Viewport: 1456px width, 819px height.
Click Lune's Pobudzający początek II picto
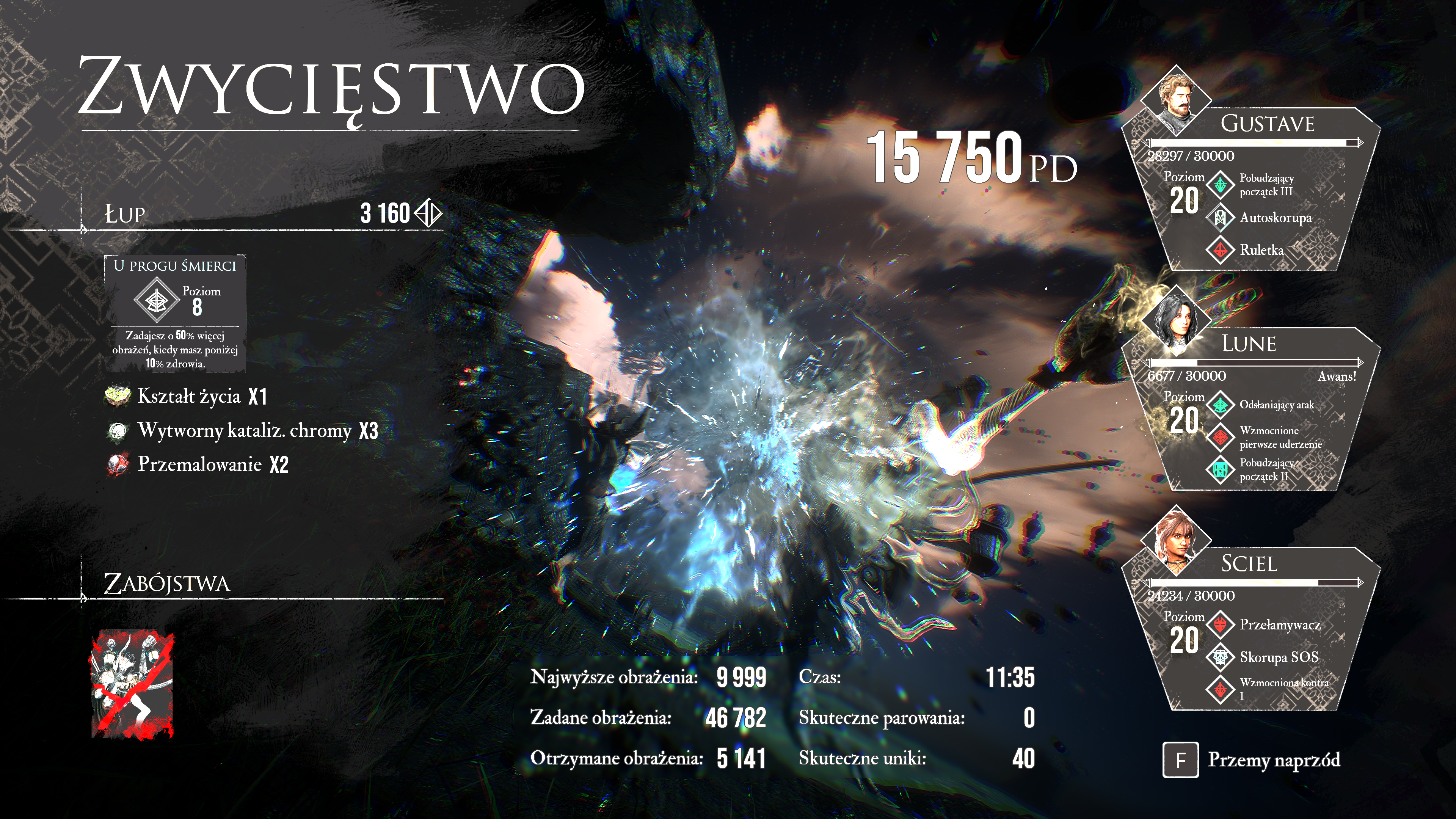[1220, 469]
